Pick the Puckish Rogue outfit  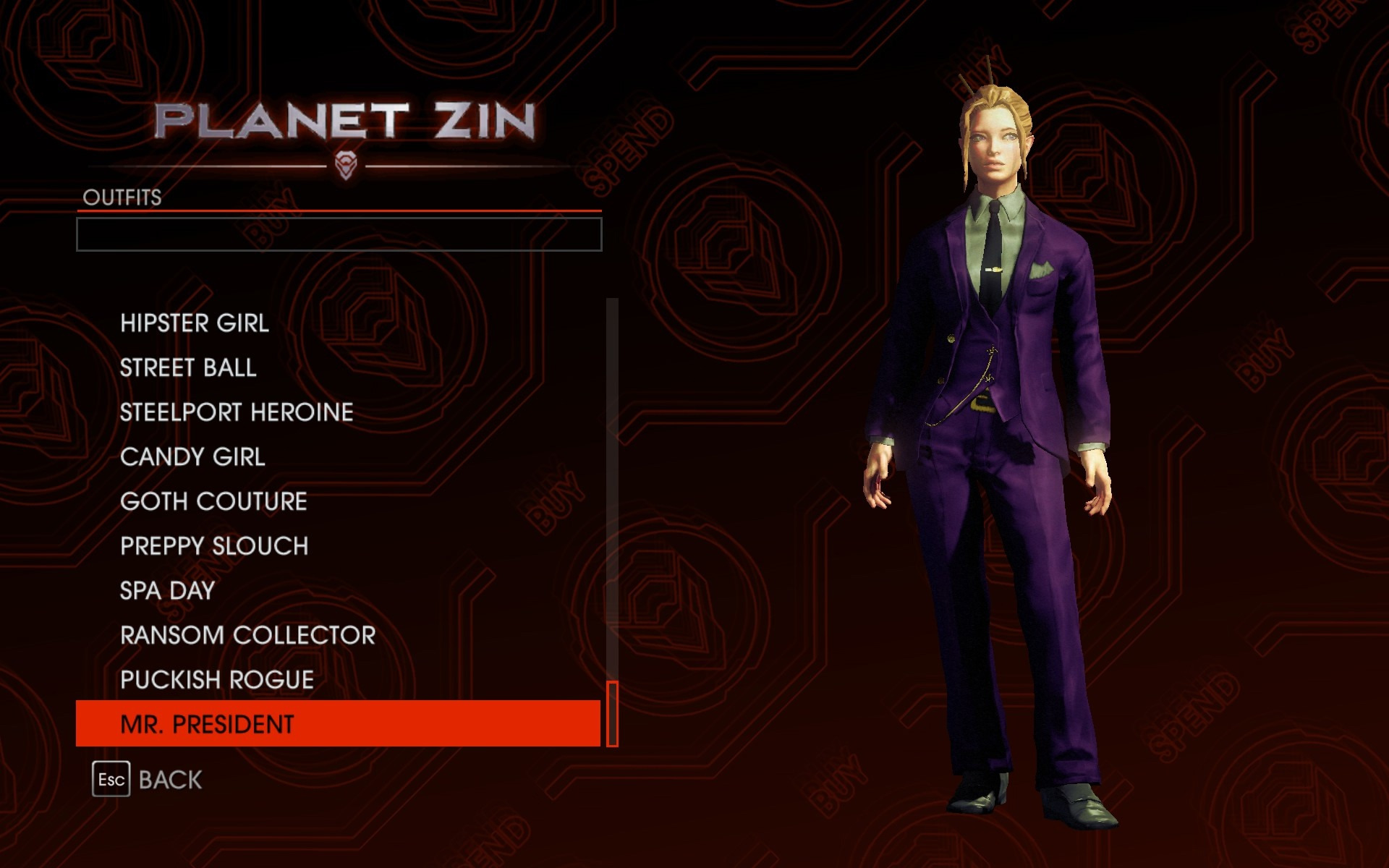pos(217,680)
